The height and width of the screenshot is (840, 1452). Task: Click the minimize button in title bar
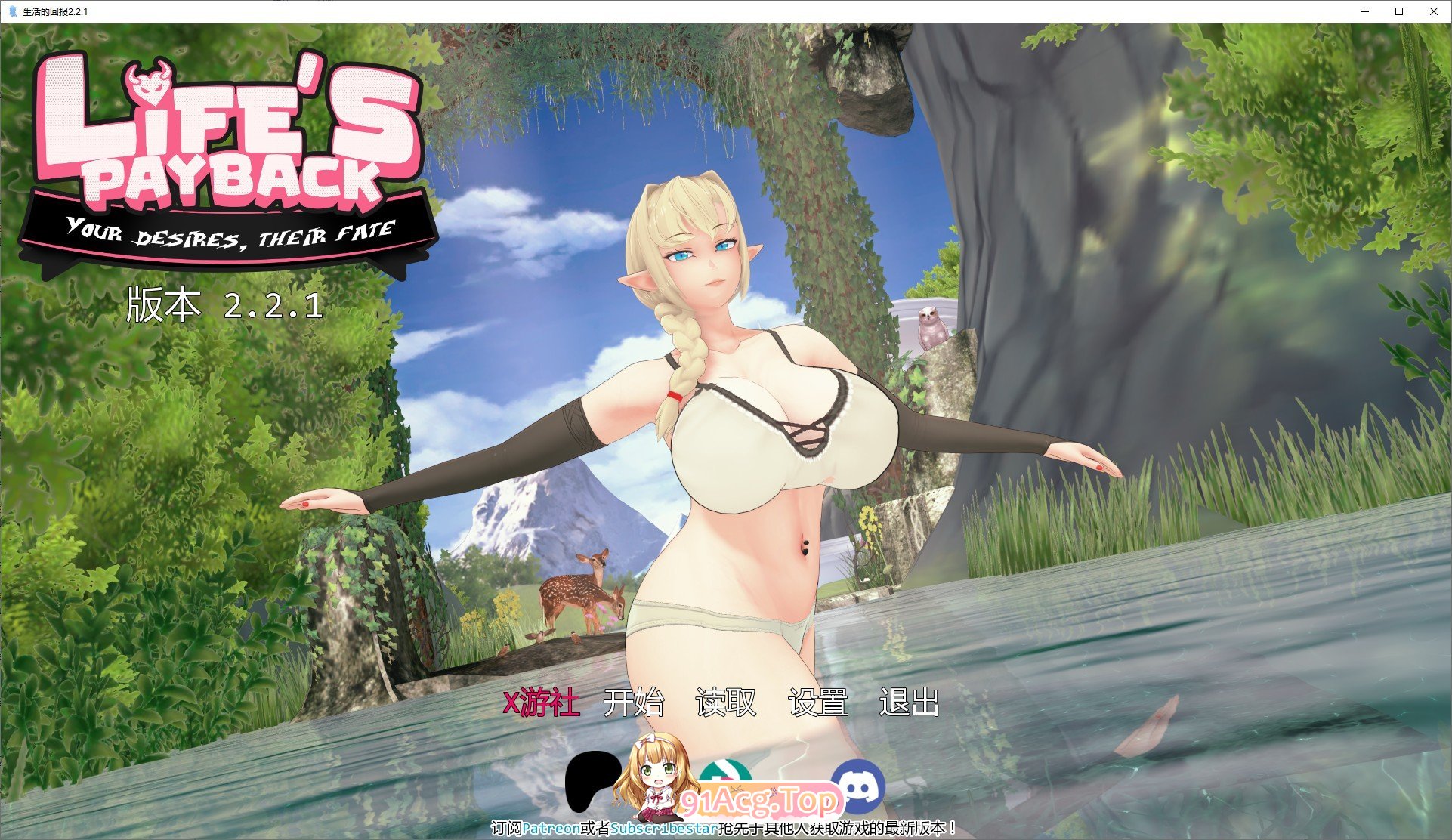click(x=1365, y=11)
